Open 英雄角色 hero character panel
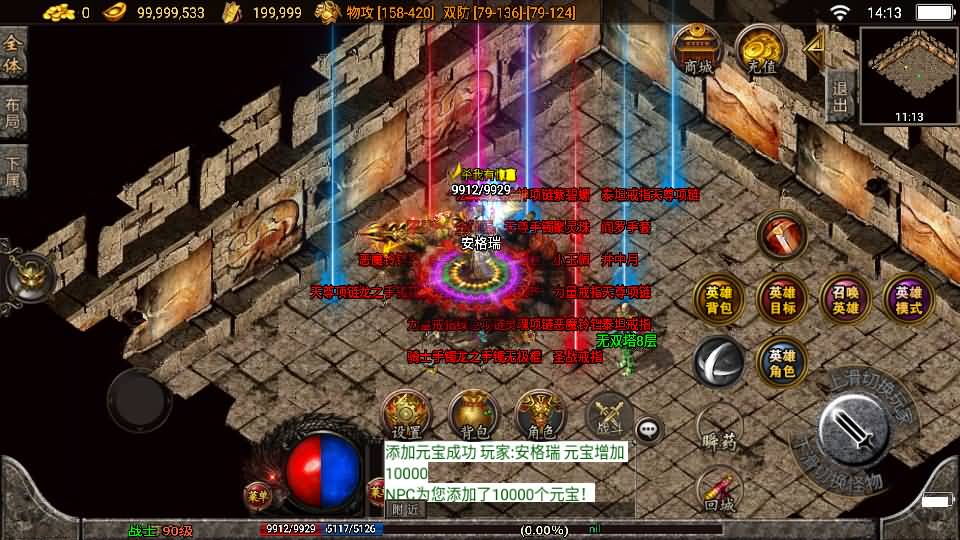 (x=782, y=362)
